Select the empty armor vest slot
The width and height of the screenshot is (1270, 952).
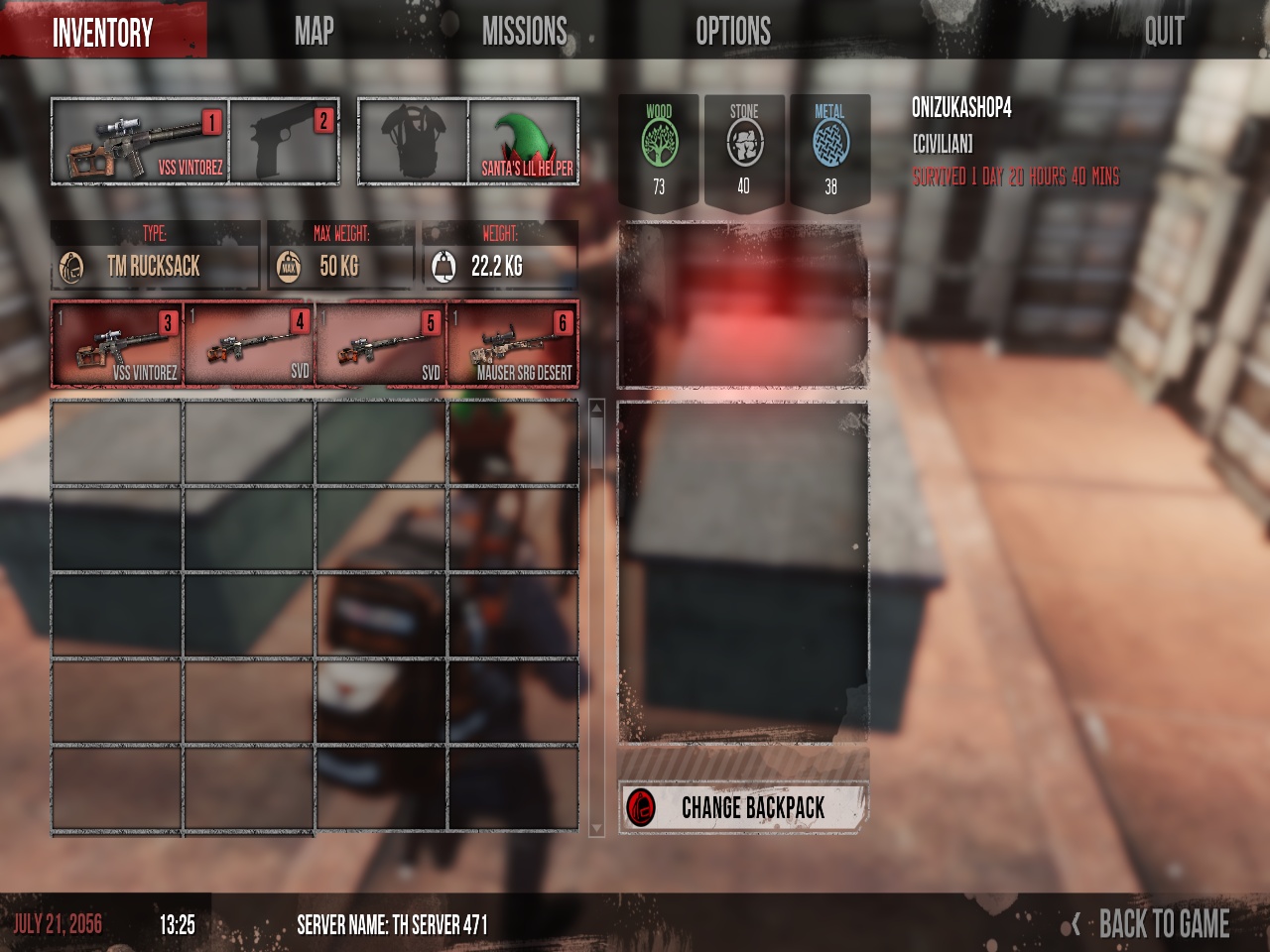coord(413,141)
